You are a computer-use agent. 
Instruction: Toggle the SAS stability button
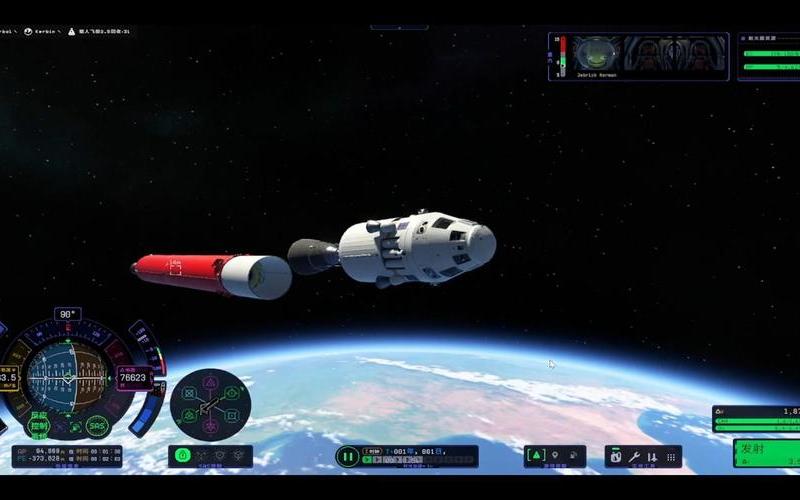coord(97,426)
